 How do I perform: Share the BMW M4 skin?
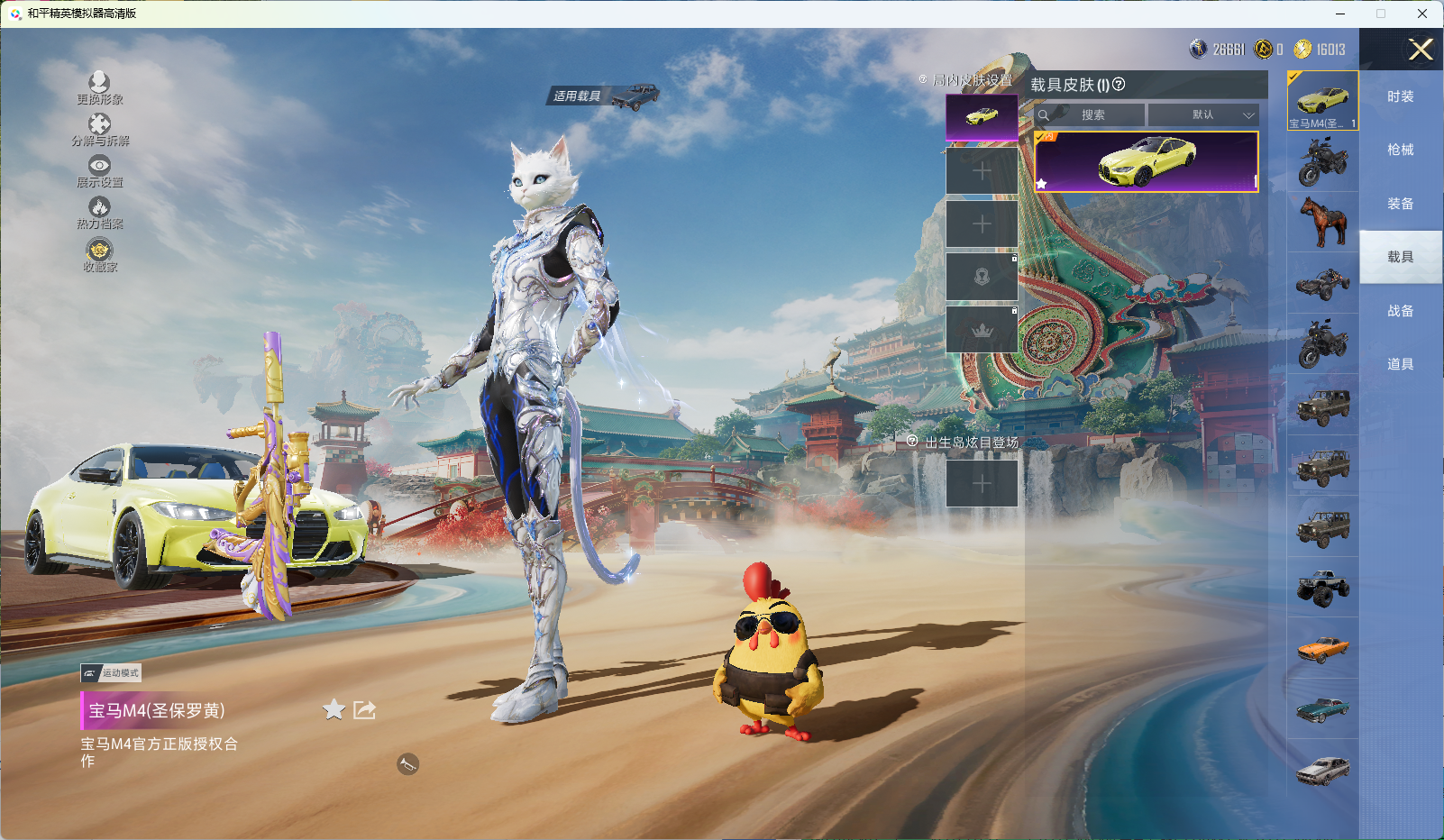(x=364, y=710)
